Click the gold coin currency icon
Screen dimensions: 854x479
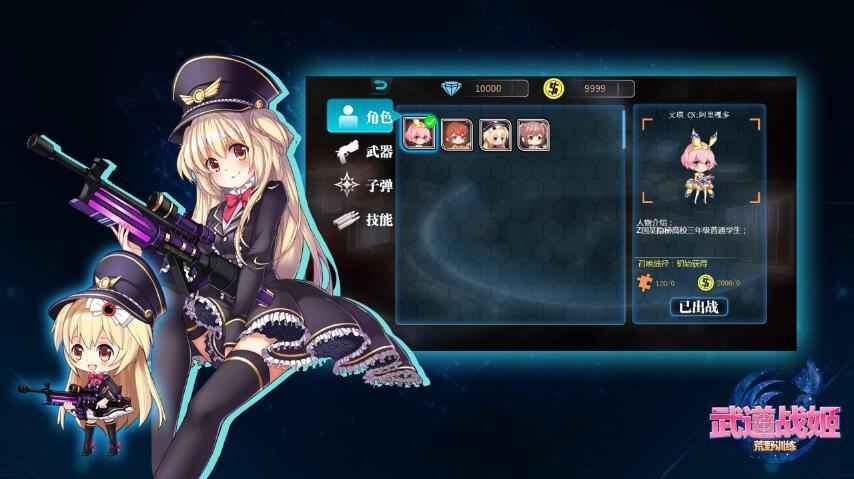[553, 89]
